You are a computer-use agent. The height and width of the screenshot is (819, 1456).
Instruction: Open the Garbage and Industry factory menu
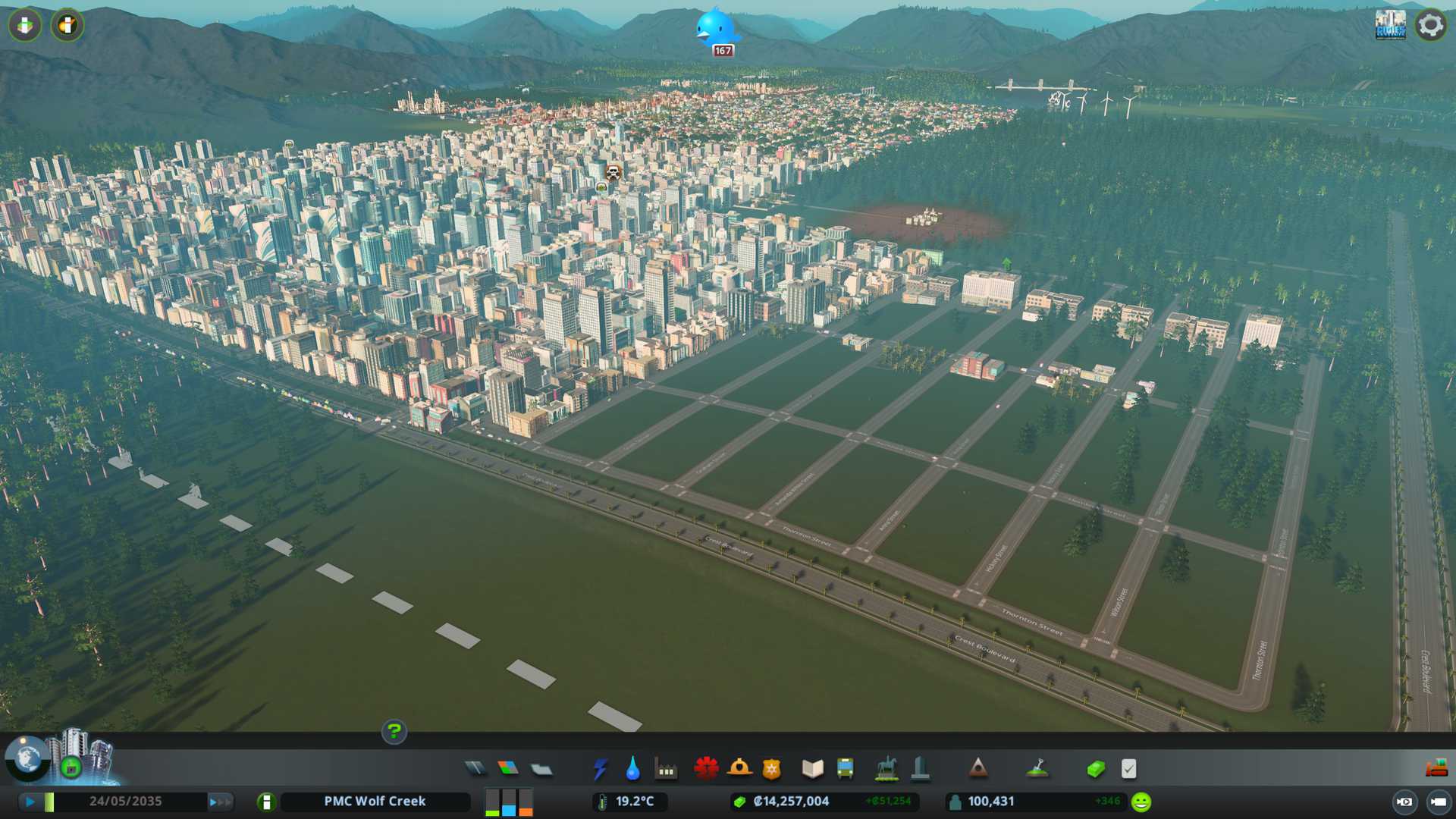[666, 769]
